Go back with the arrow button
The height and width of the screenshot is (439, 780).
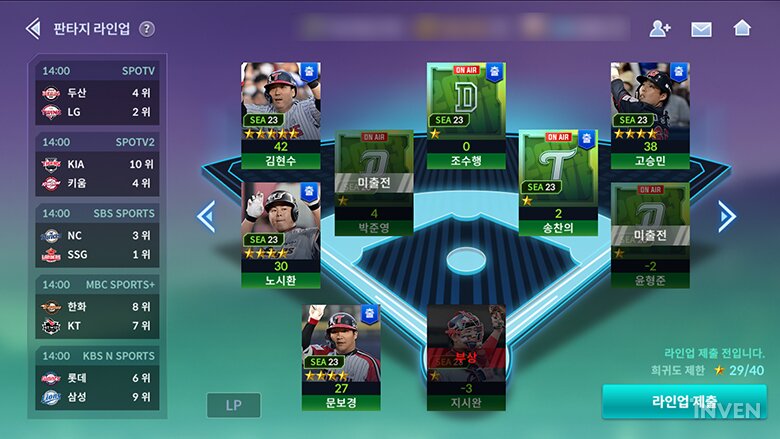tap(33, 28)
